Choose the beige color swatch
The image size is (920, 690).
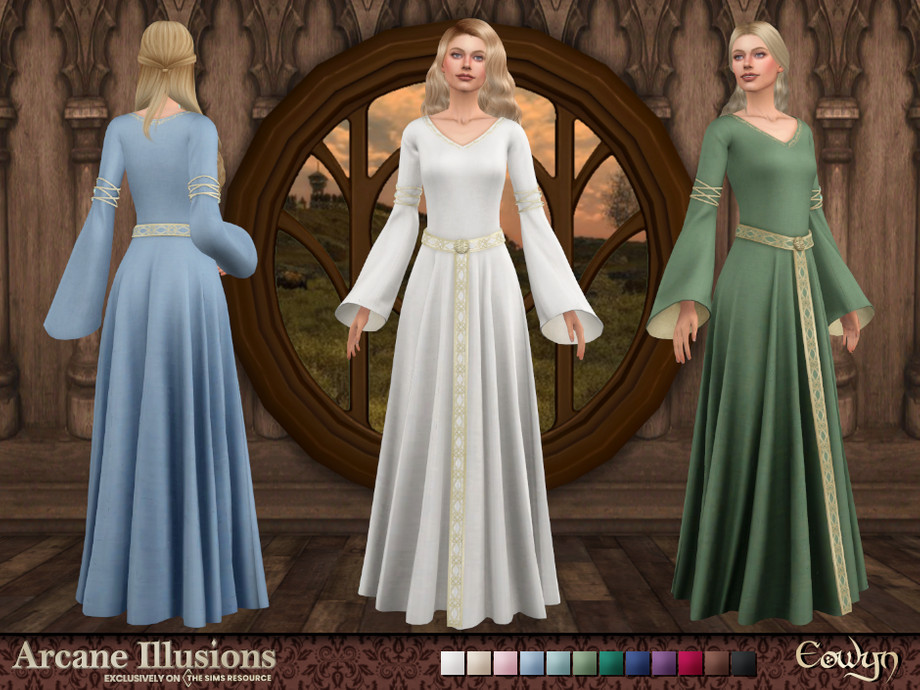(479, 664)
